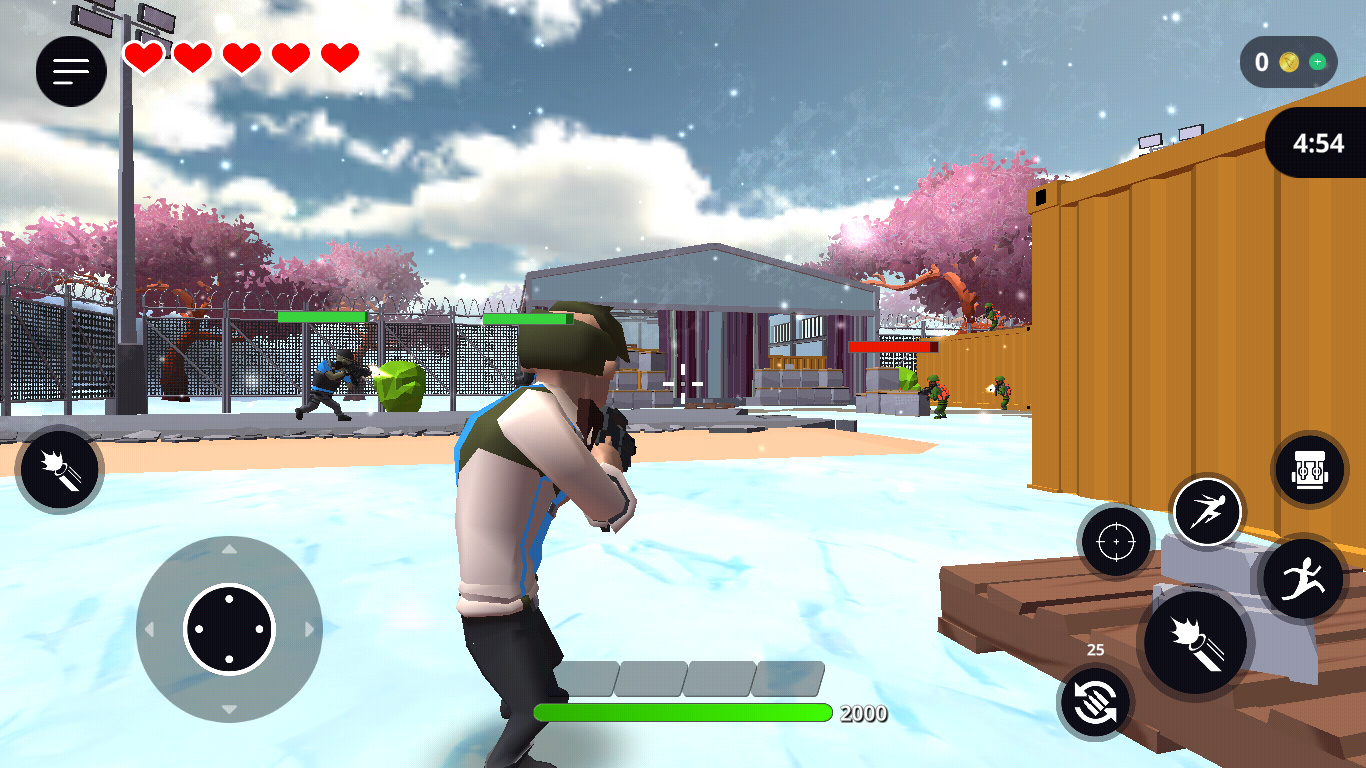This screenshot has width=1366, height=768.
Task: Reload ammo with the bullets reload button
Action: point(1095,702)
